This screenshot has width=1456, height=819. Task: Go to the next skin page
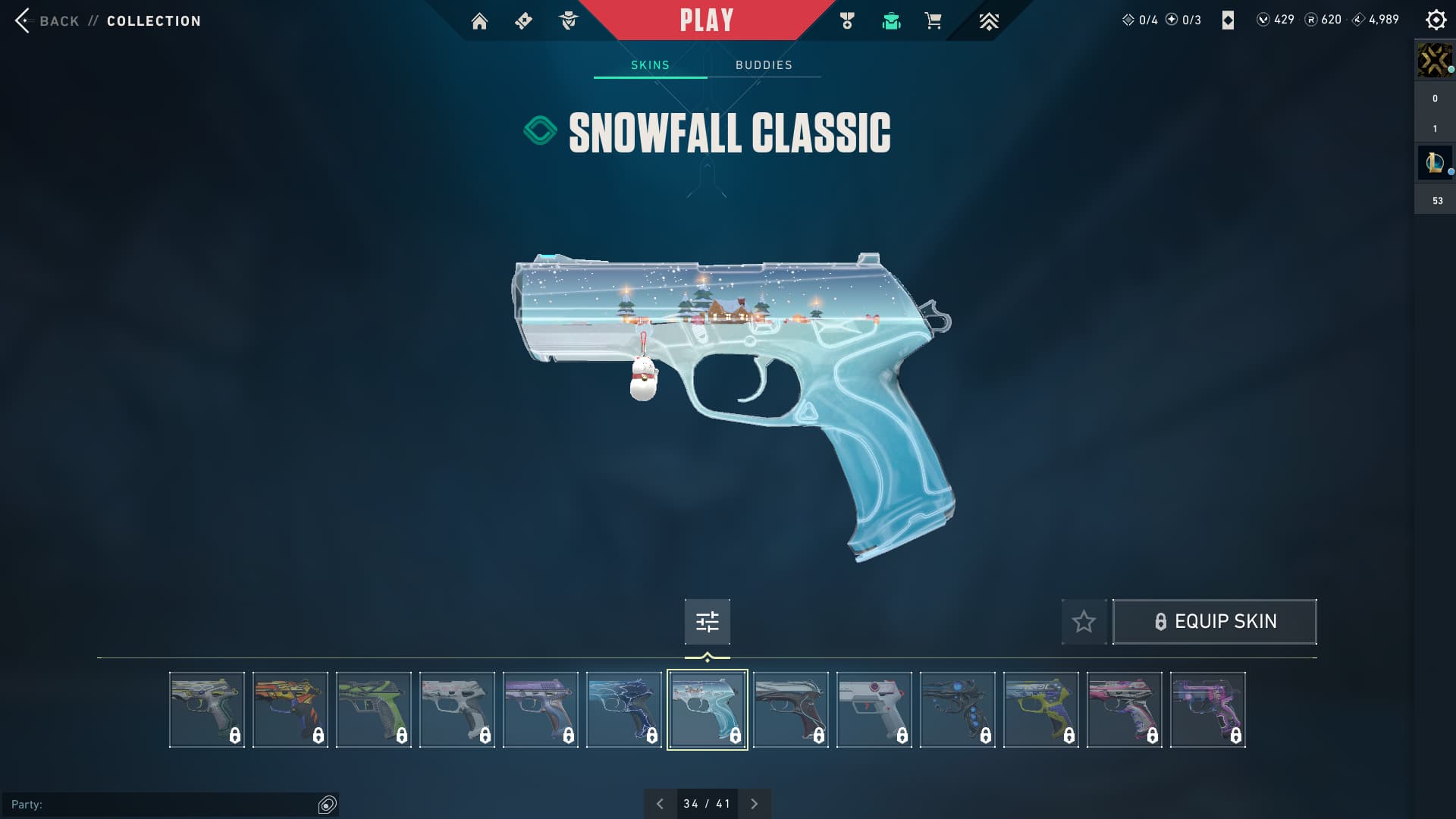click(754, 804)
